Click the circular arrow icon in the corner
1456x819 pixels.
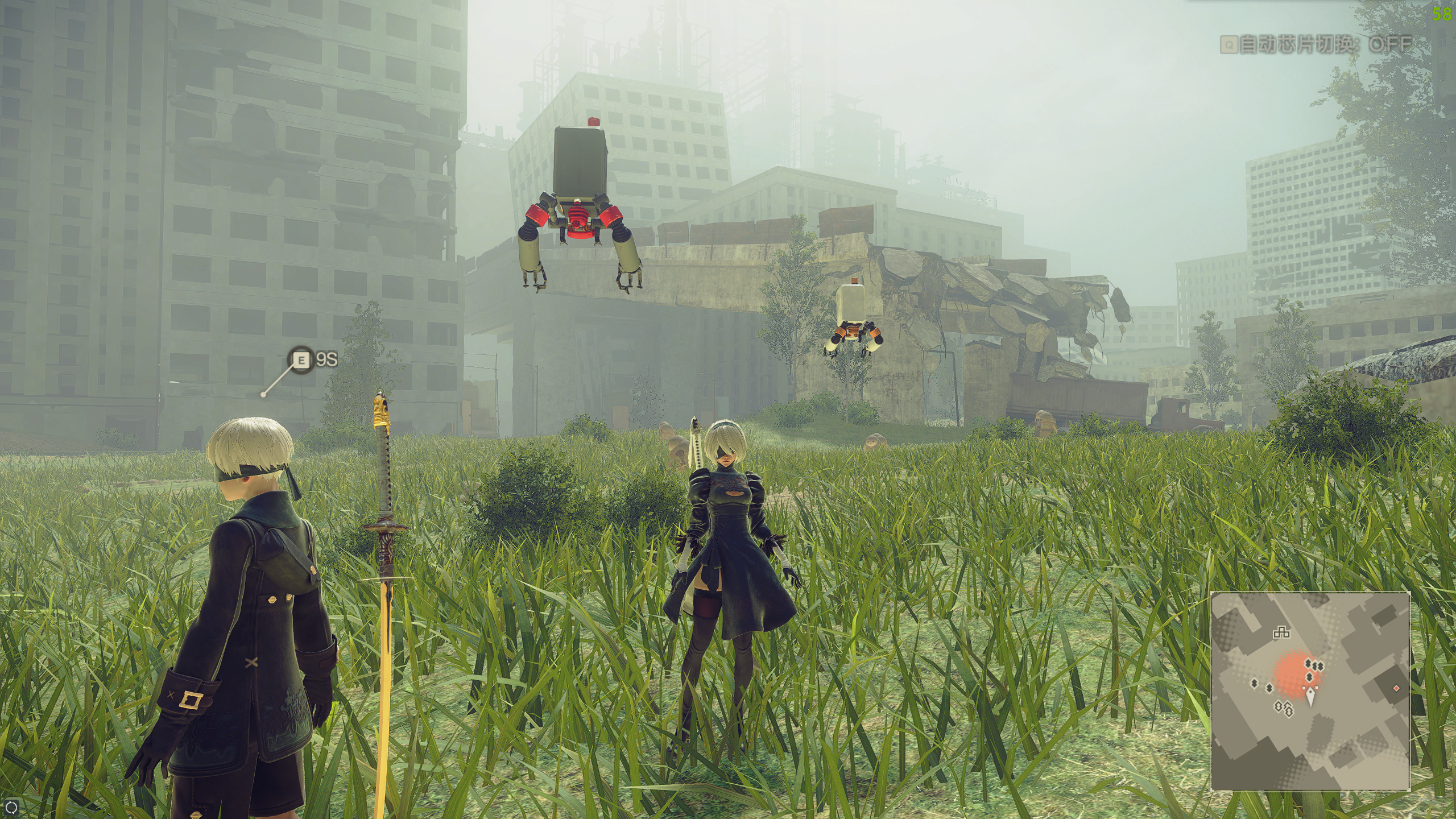(11, 807)
